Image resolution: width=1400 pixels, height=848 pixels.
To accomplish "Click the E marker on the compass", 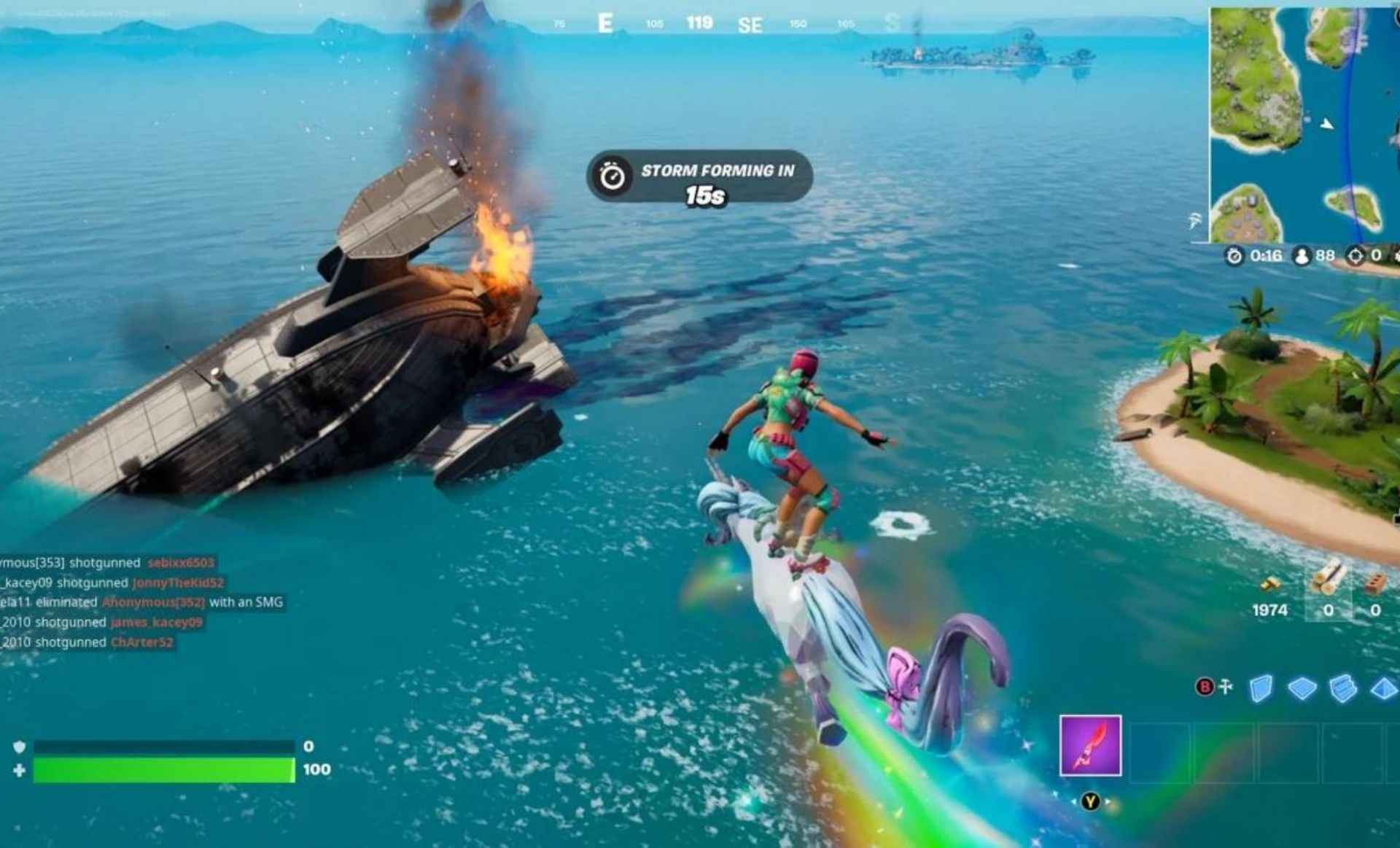I will coord(606,23).
